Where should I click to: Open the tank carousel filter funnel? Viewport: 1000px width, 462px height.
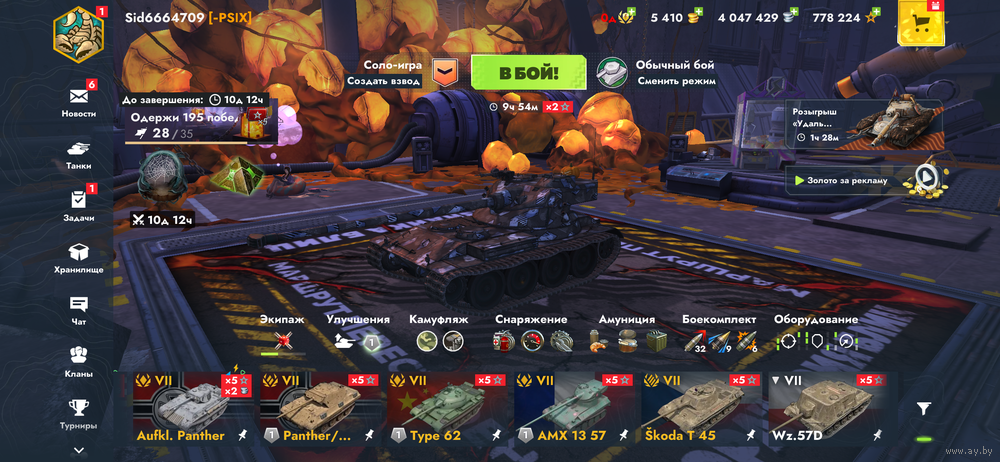point(924,408)
